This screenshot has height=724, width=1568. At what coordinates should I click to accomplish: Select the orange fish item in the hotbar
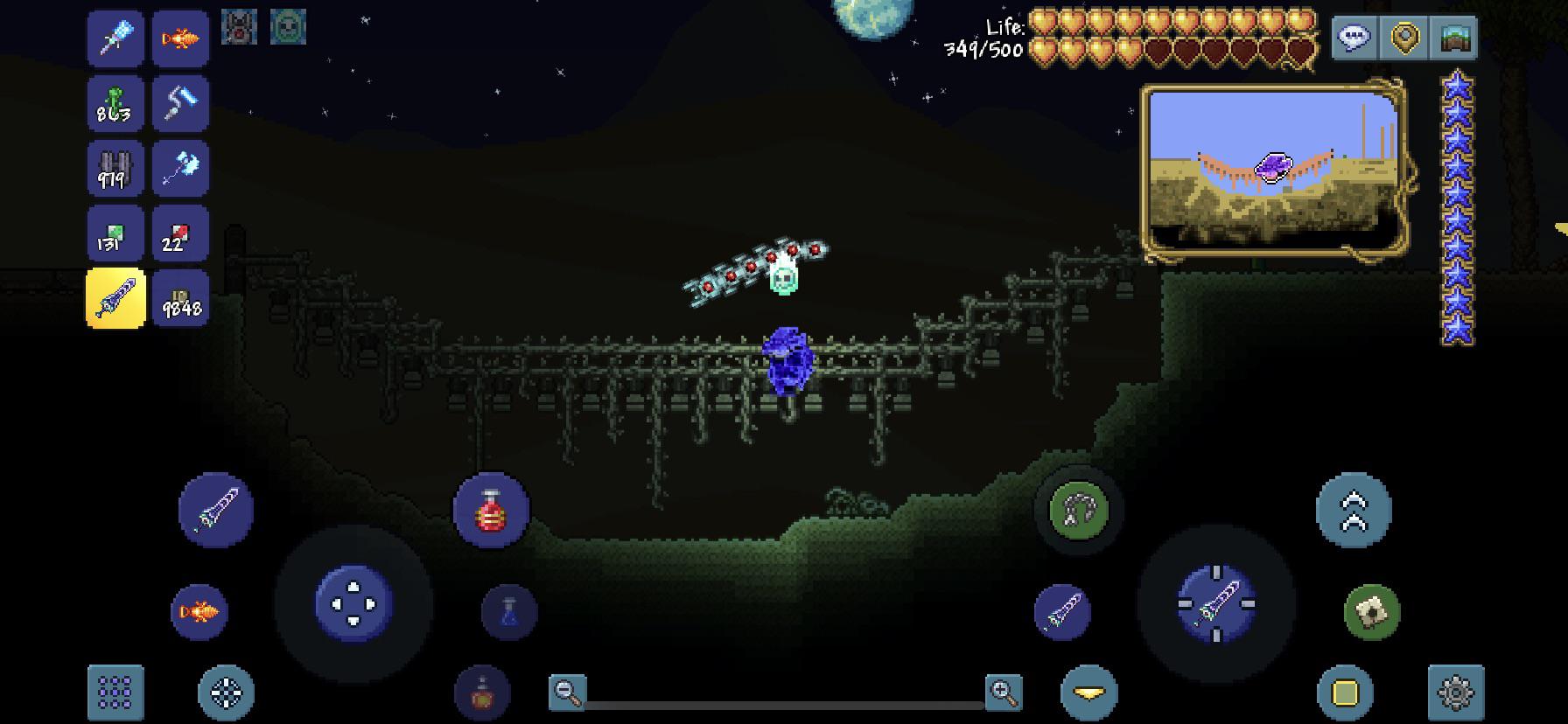click(180, 39)
